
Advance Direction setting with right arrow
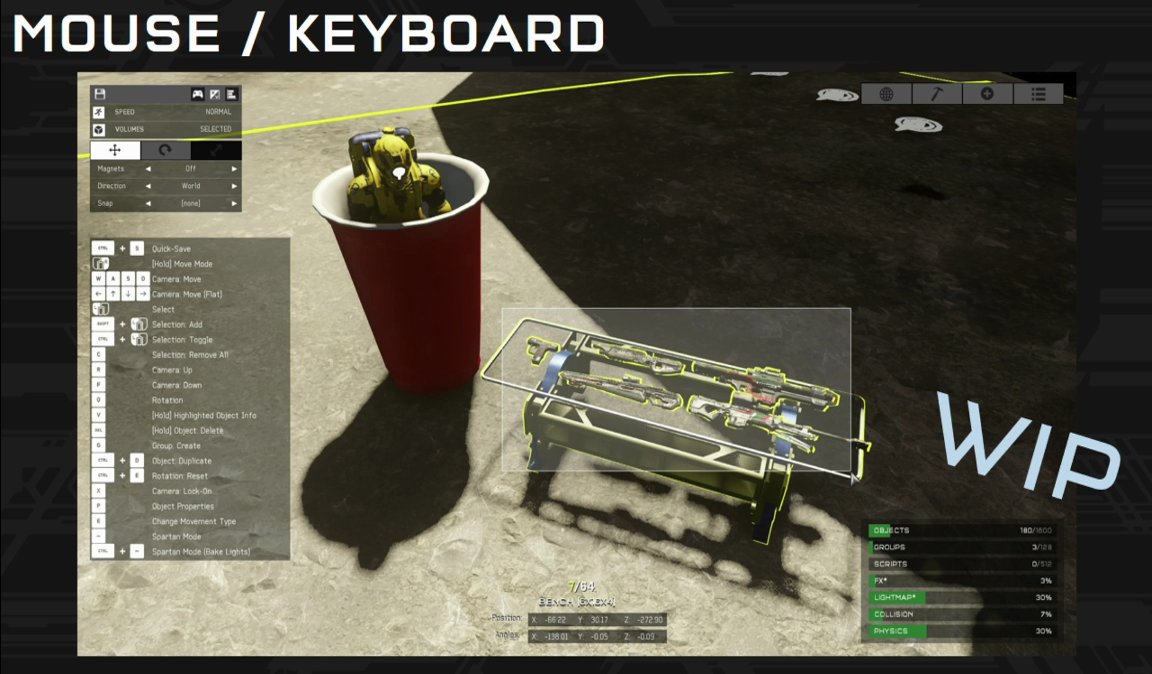click(235, 186)
